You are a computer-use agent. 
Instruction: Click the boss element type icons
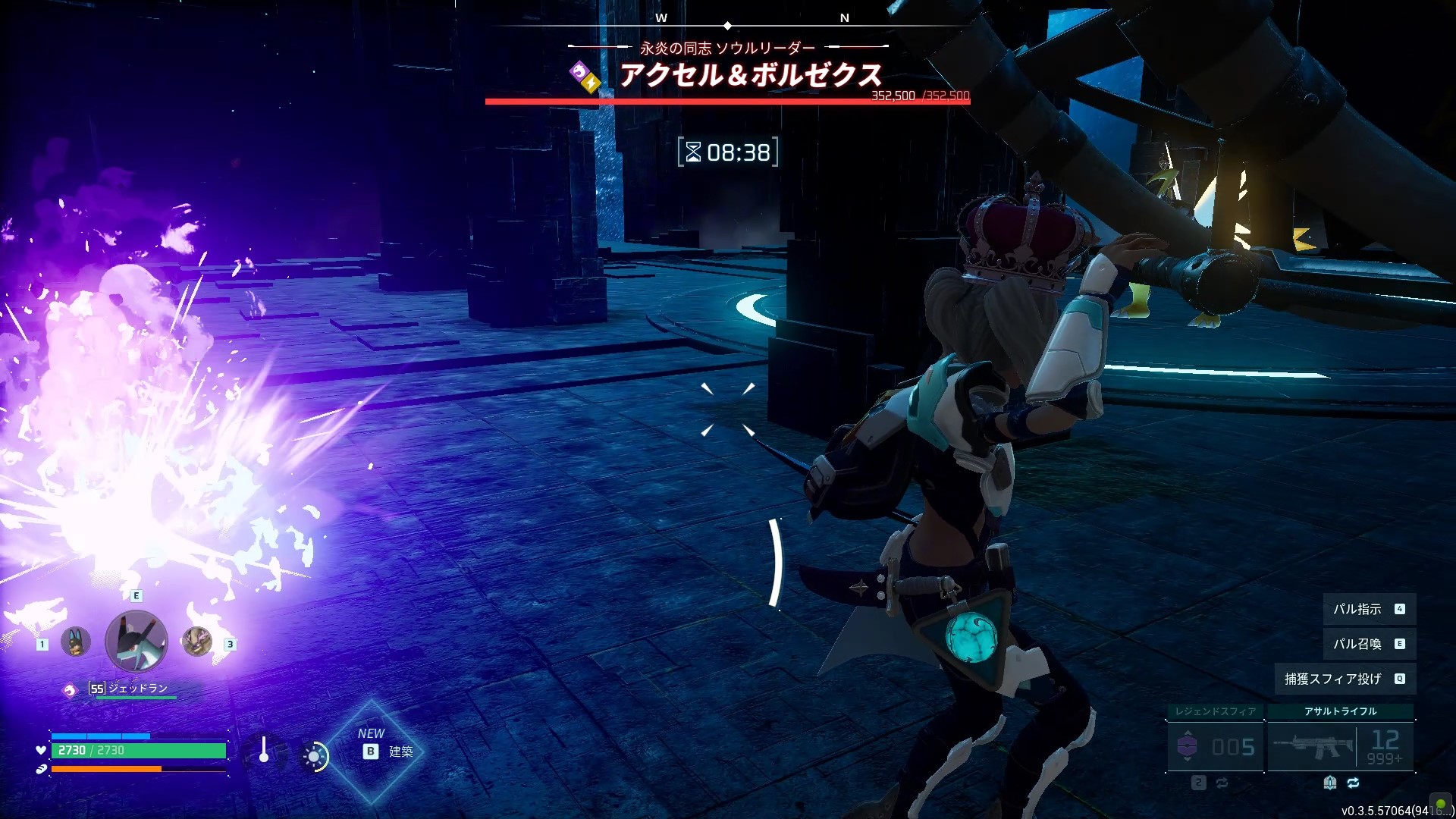[x=585, y=77]
